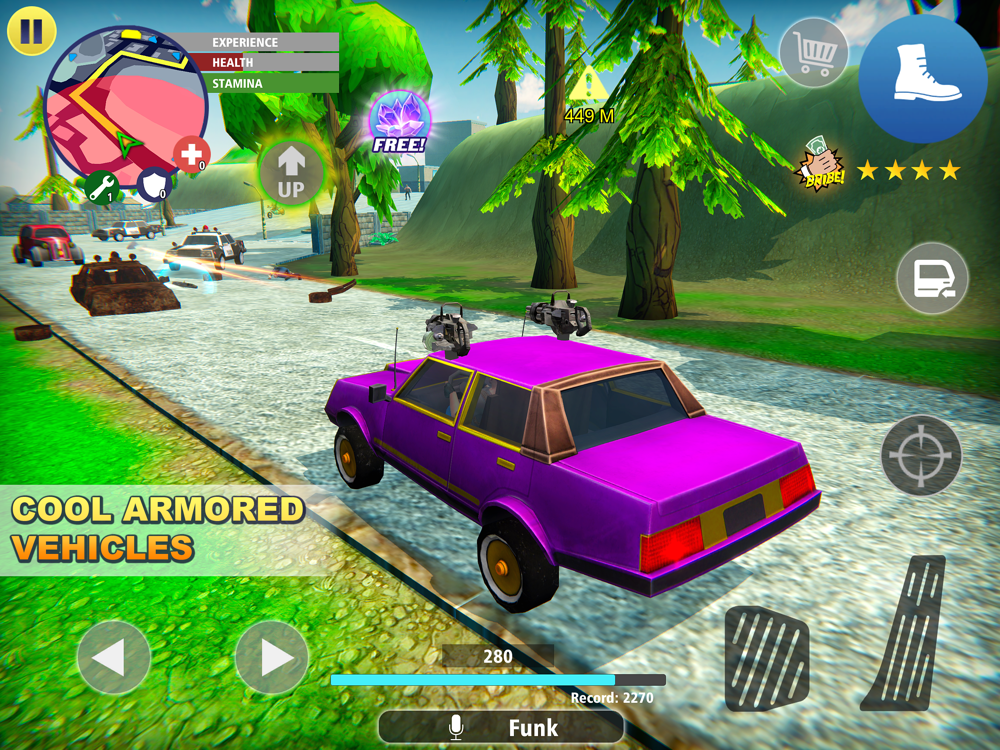
Task: Tap the car camera switch button
Action: pyautogui.click(x=932, y=278)
